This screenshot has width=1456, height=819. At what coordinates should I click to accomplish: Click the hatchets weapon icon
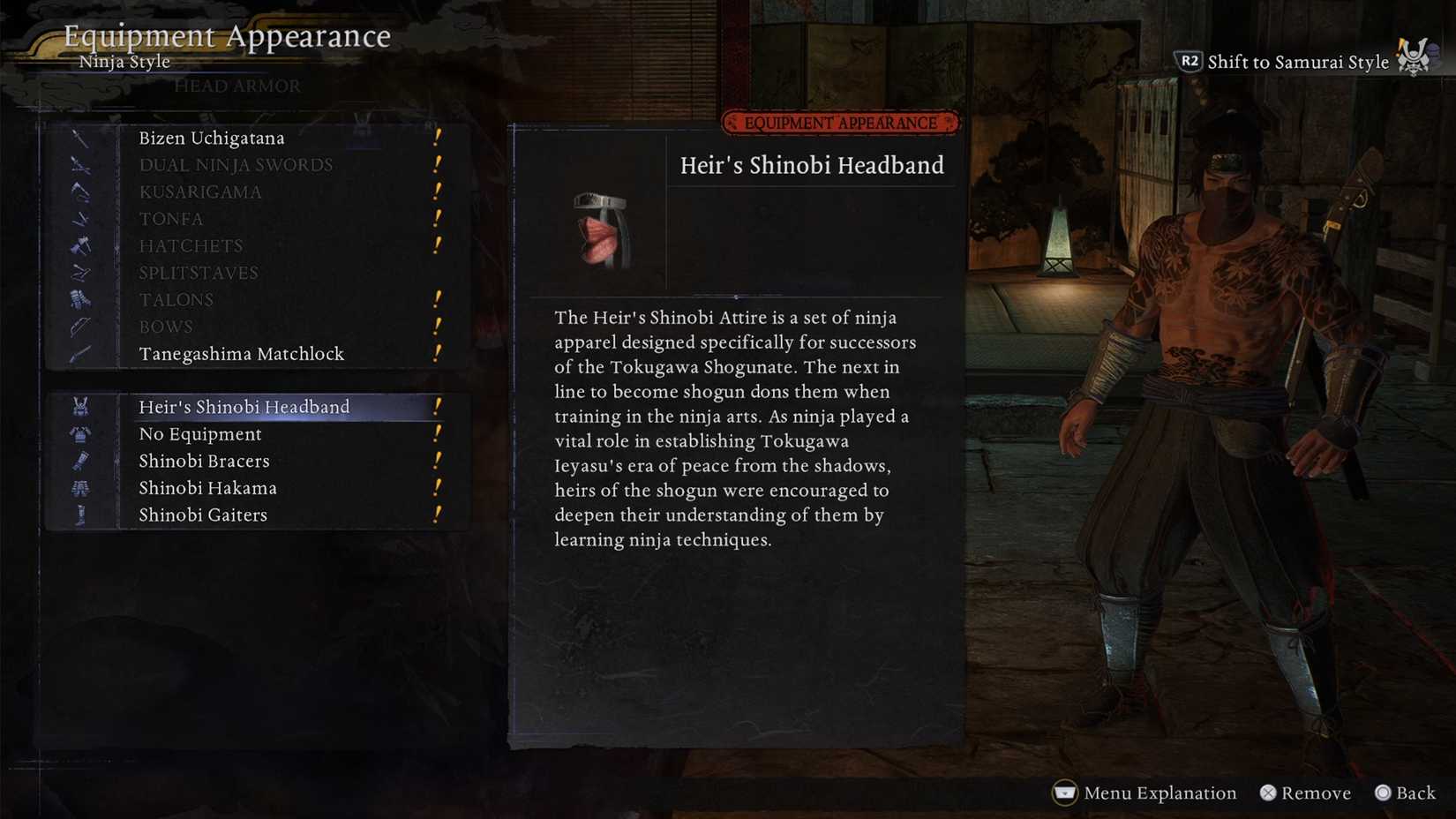coord(79,245)
